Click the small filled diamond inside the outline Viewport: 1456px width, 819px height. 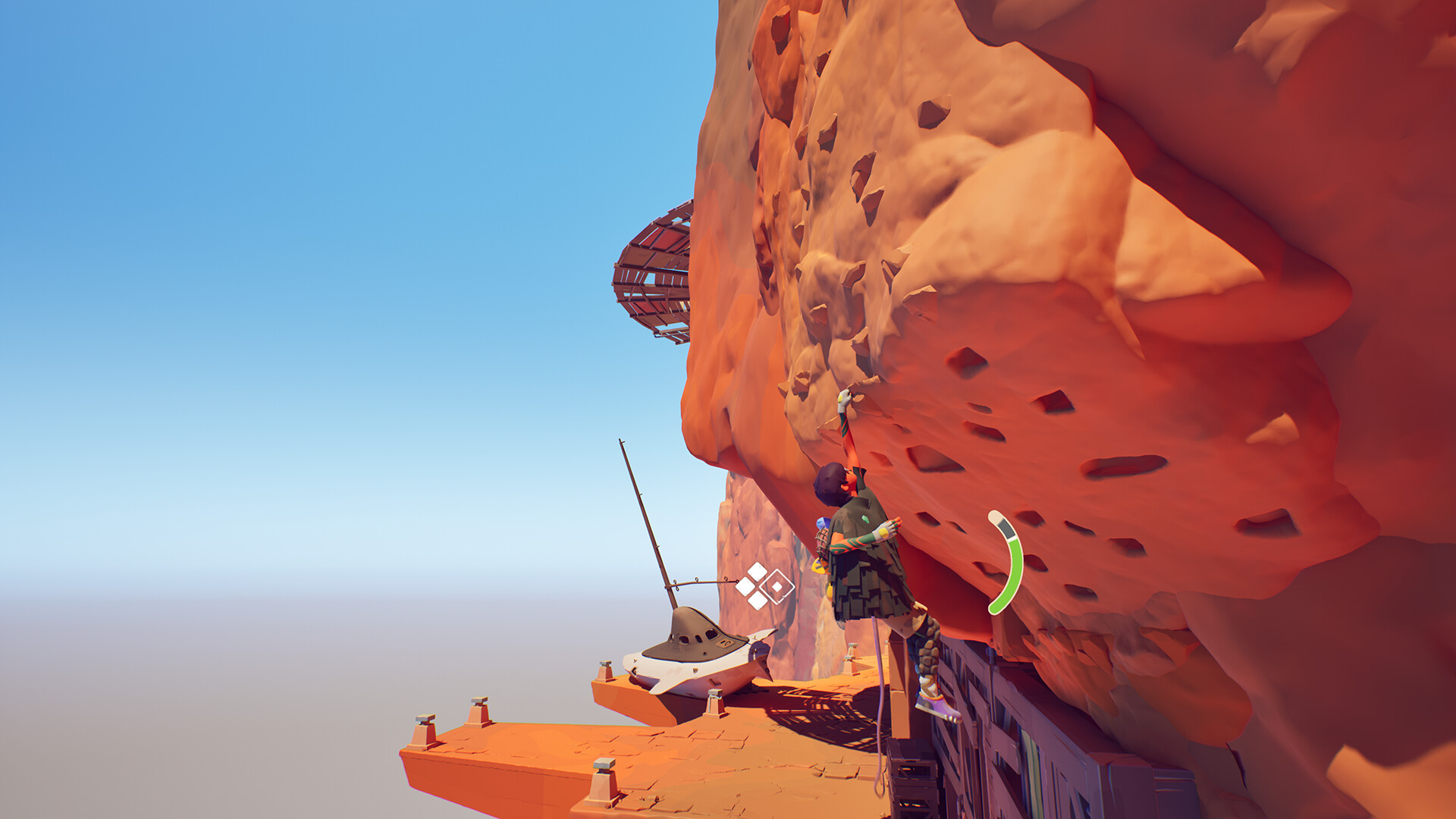click(x=777, y=585)
